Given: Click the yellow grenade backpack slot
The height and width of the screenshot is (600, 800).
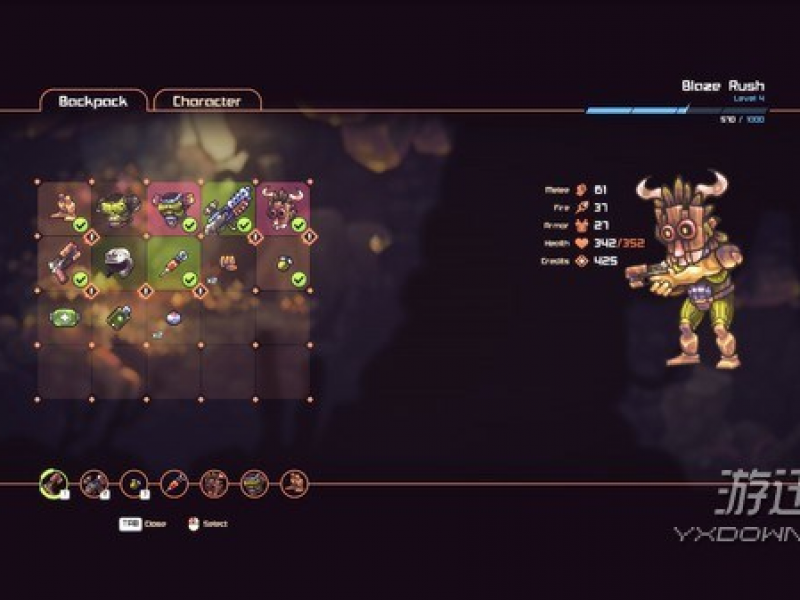Looking at the screenshot, I should [x=282, y=263].
